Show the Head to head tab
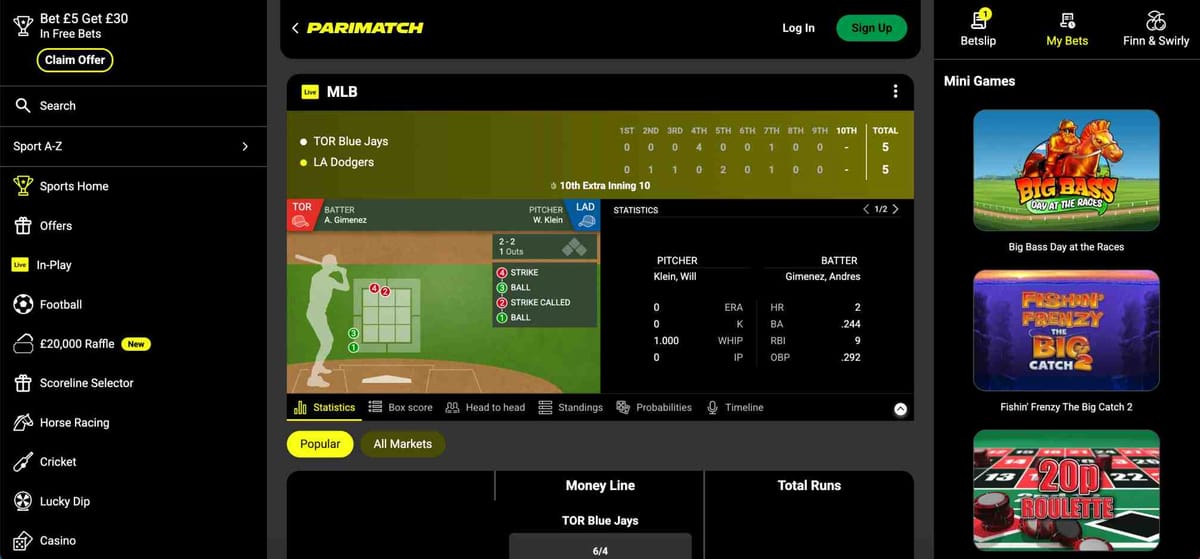This screenshot has width=1200, height=559. (485, 408)
